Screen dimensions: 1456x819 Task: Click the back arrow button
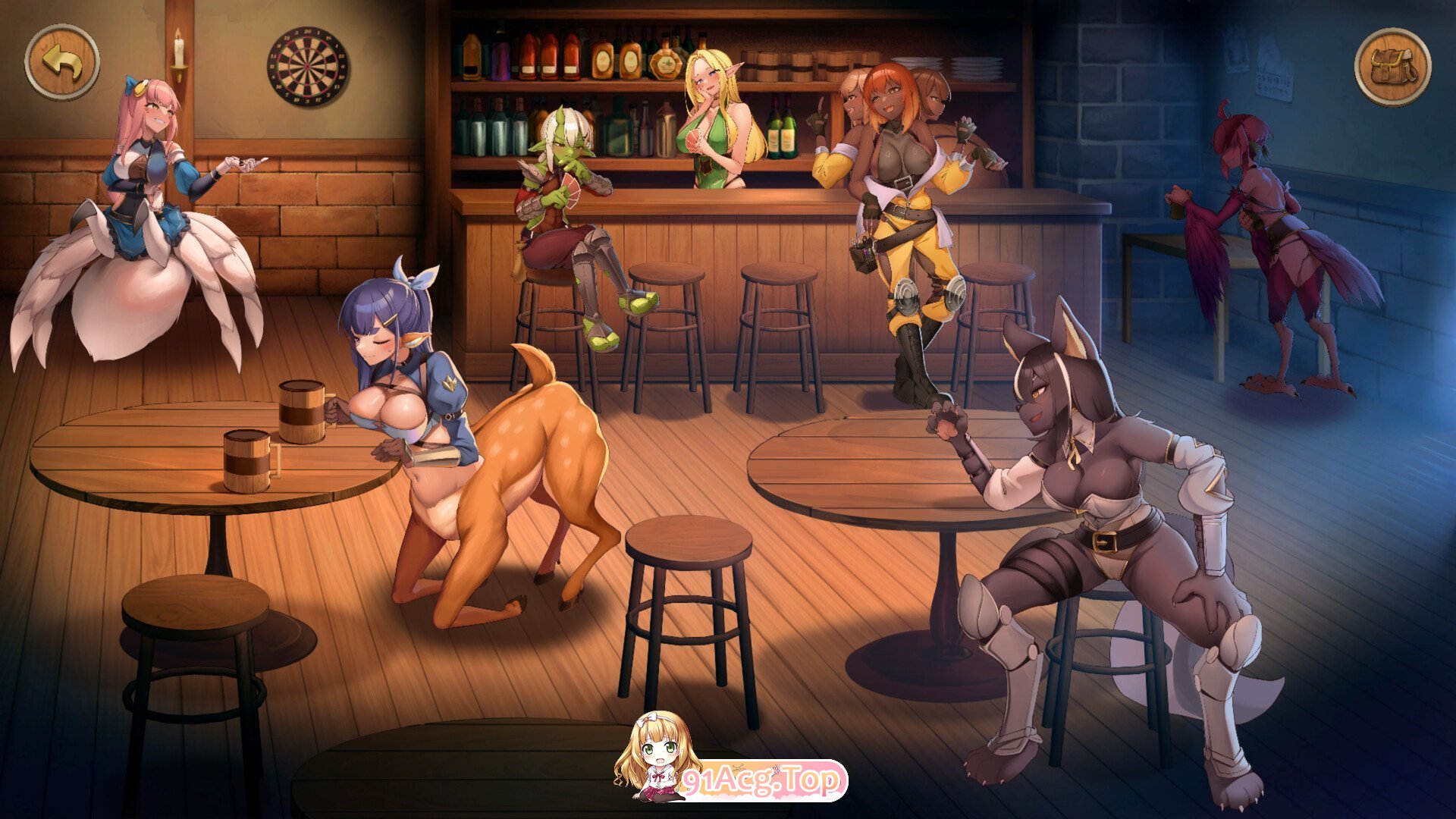click(x=62, y=62)
